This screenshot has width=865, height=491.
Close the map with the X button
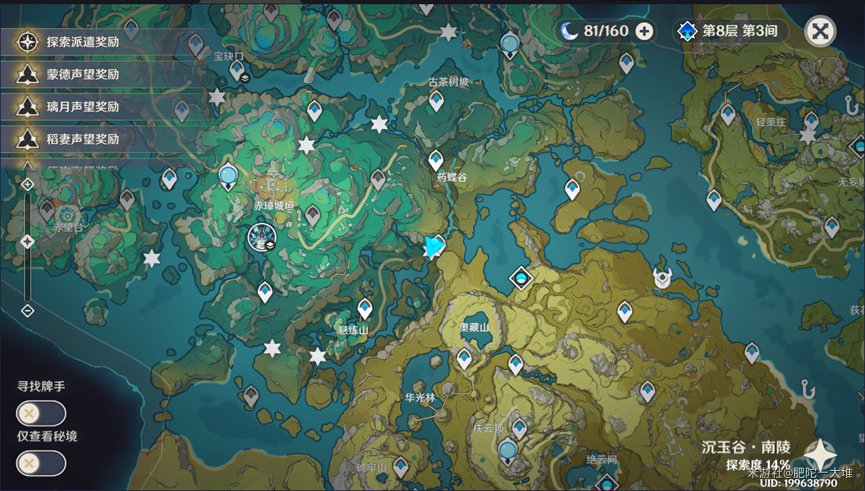pos(820,31)
